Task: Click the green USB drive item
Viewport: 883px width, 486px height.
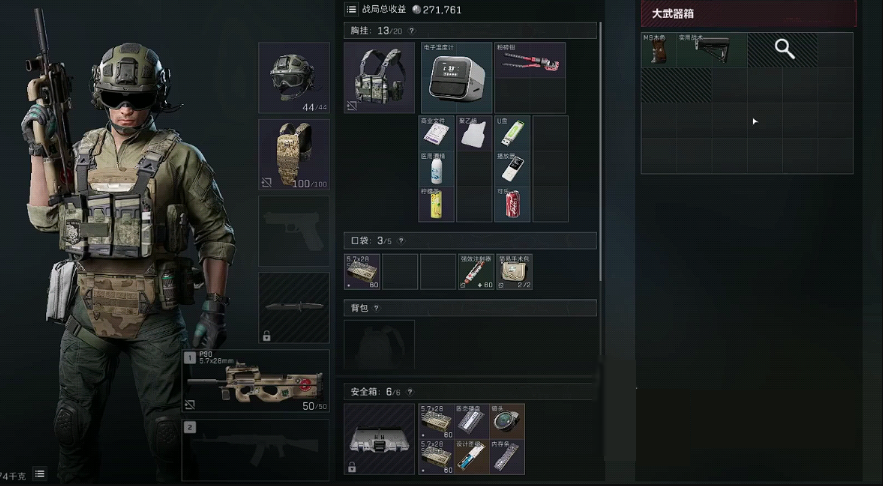Action: click(511, 133)
